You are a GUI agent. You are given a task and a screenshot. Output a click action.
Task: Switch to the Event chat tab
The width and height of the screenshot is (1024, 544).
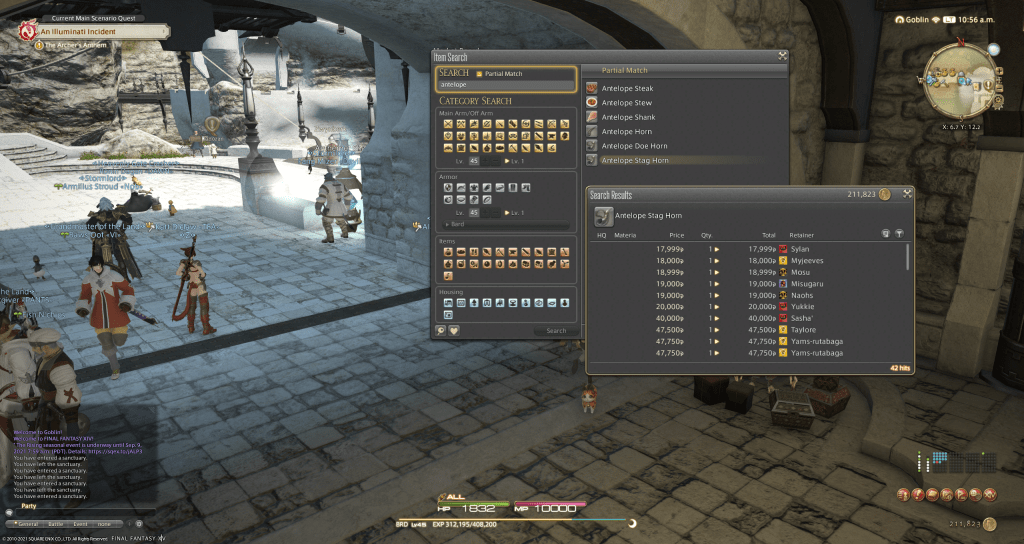click(80, 523)
